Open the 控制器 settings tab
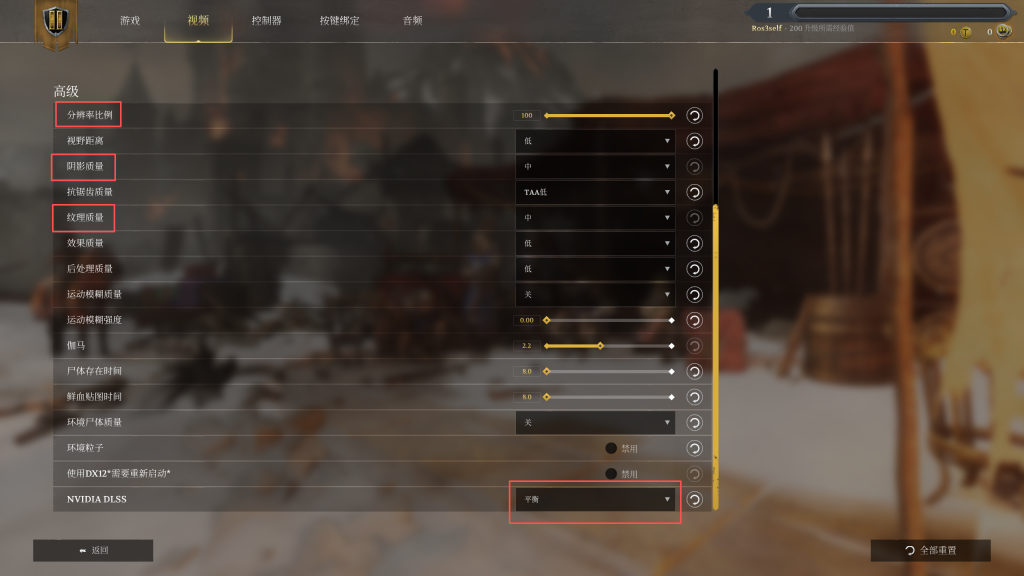The image size is (1024, 576). pyautogui.click(x=266, y=20)
